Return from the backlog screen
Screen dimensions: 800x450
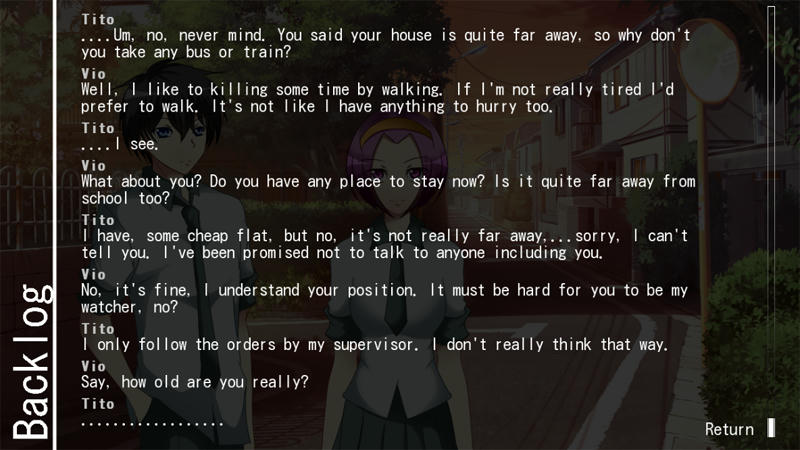[730, 429]
